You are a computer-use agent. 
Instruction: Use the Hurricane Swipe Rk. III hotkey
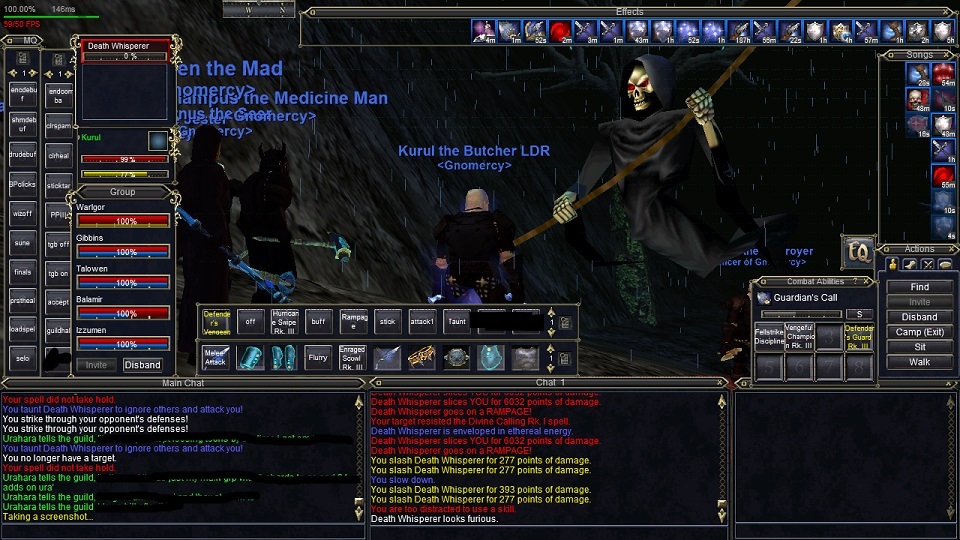[285, 322]
